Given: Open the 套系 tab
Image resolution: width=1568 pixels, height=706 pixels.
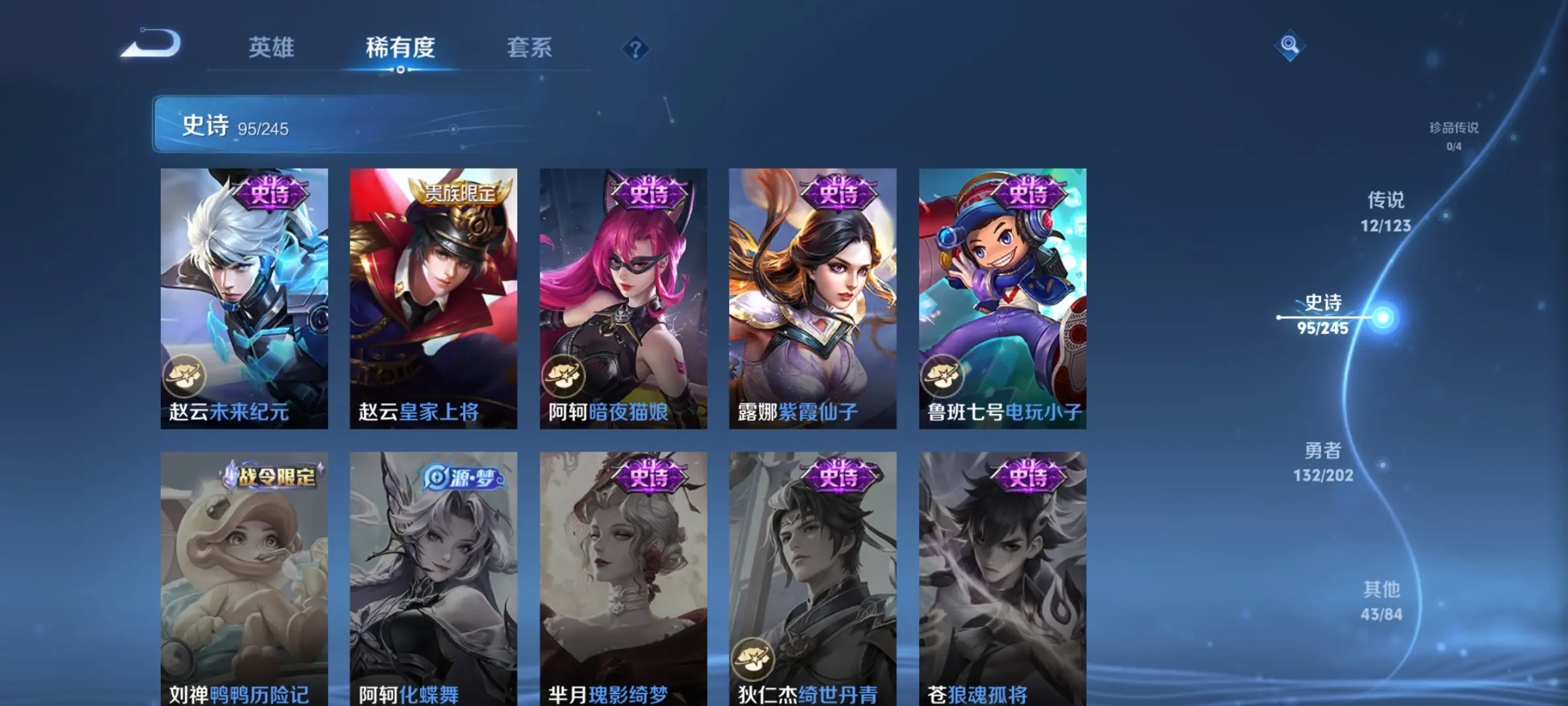Looking at the screenshot, I should coord(529,48).
